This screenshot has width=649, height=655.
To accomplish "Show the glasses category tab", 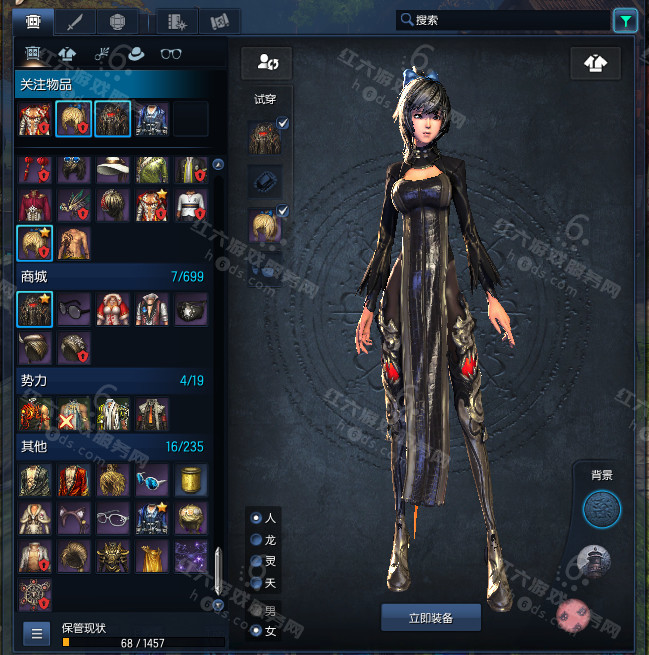I will coord(173,54).
